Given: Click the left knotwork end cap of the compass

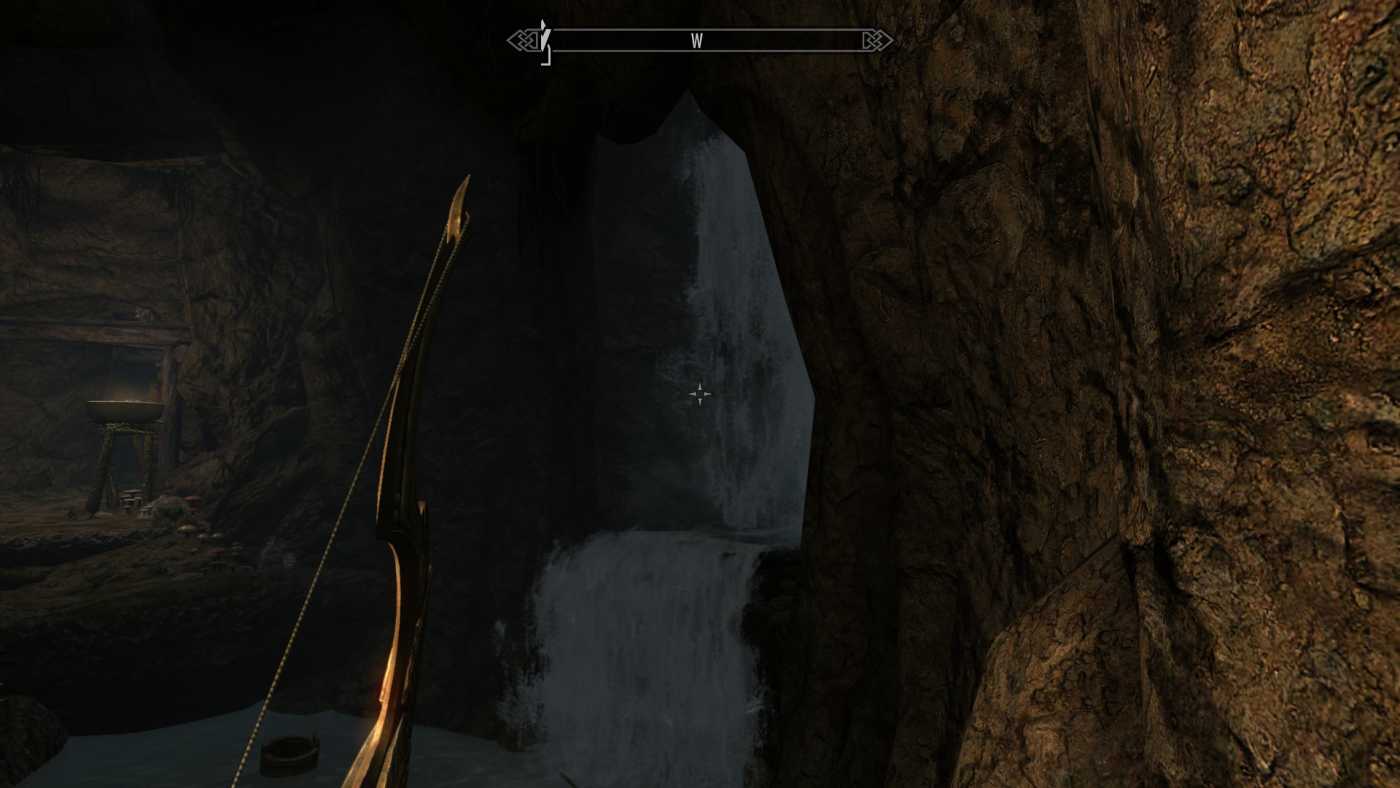Looking at the screenshot, I should coord(522,40).
